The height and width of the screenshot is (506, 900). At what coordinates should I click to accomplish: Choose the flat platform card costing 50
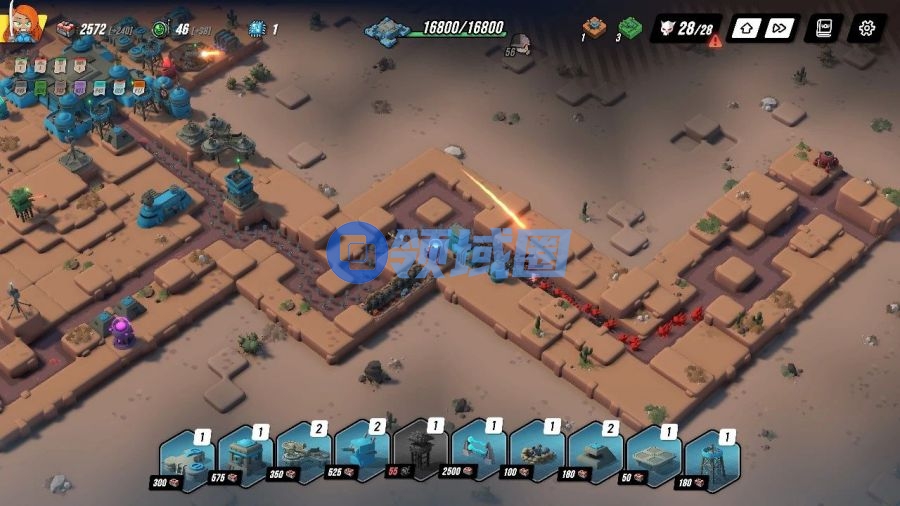tap(652, 459)
